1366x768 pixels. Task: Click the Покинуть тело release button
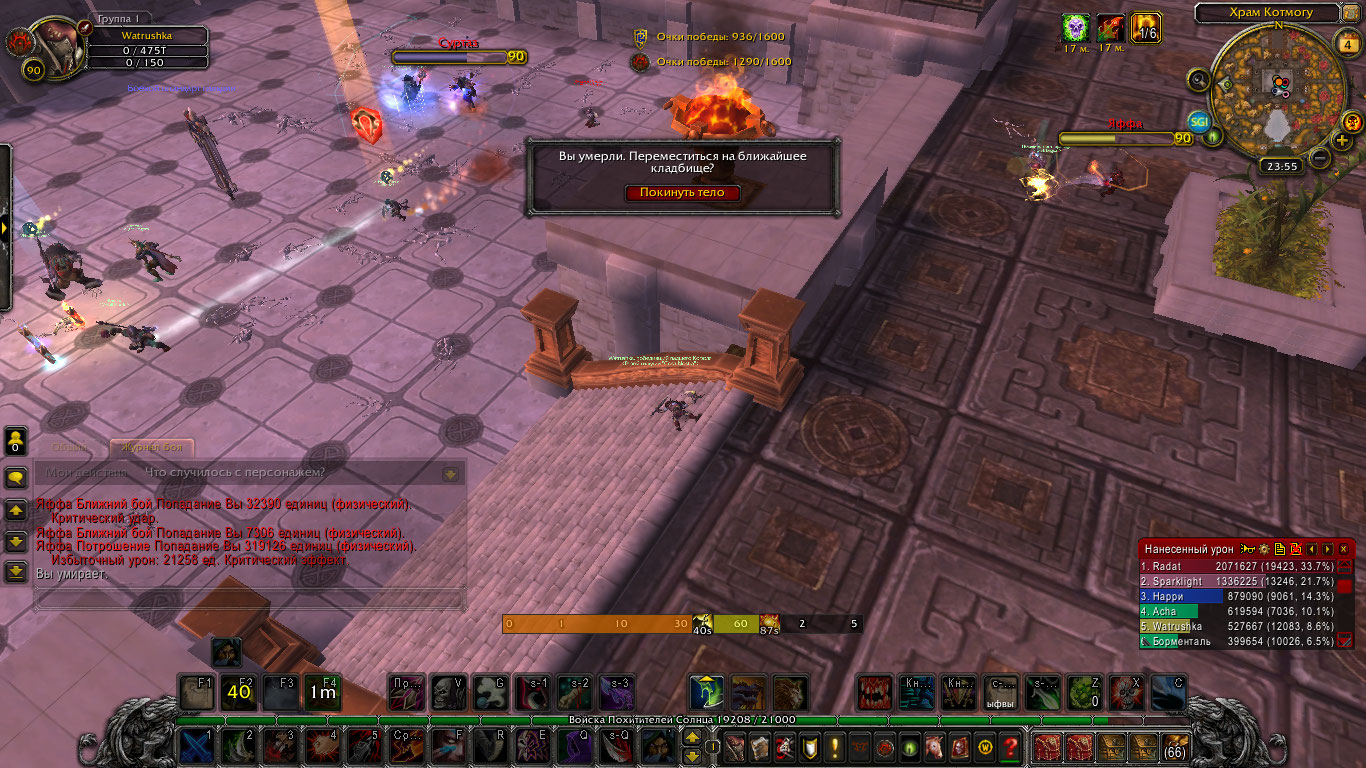pos(683,193)
